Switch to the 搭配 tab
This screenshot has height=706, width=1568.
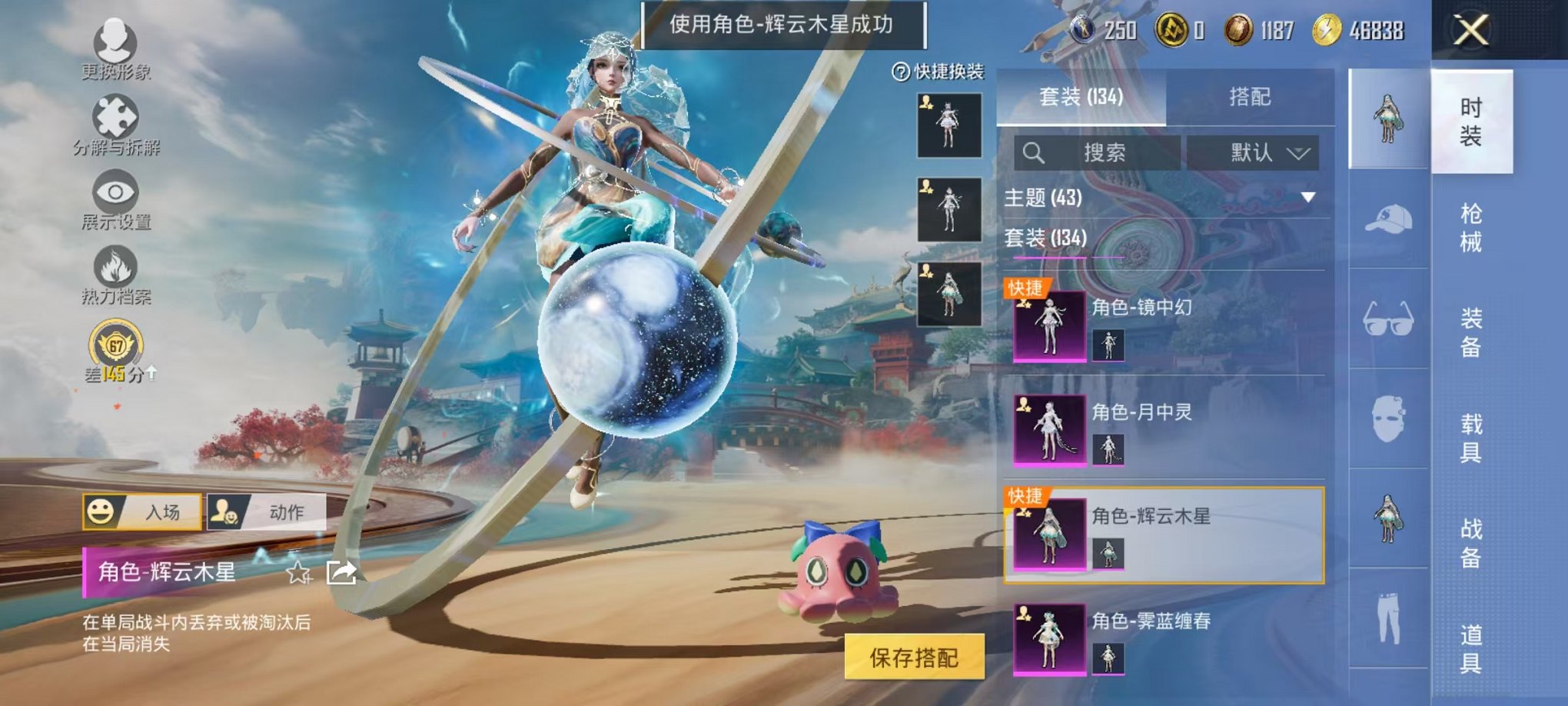point(1253,97)
